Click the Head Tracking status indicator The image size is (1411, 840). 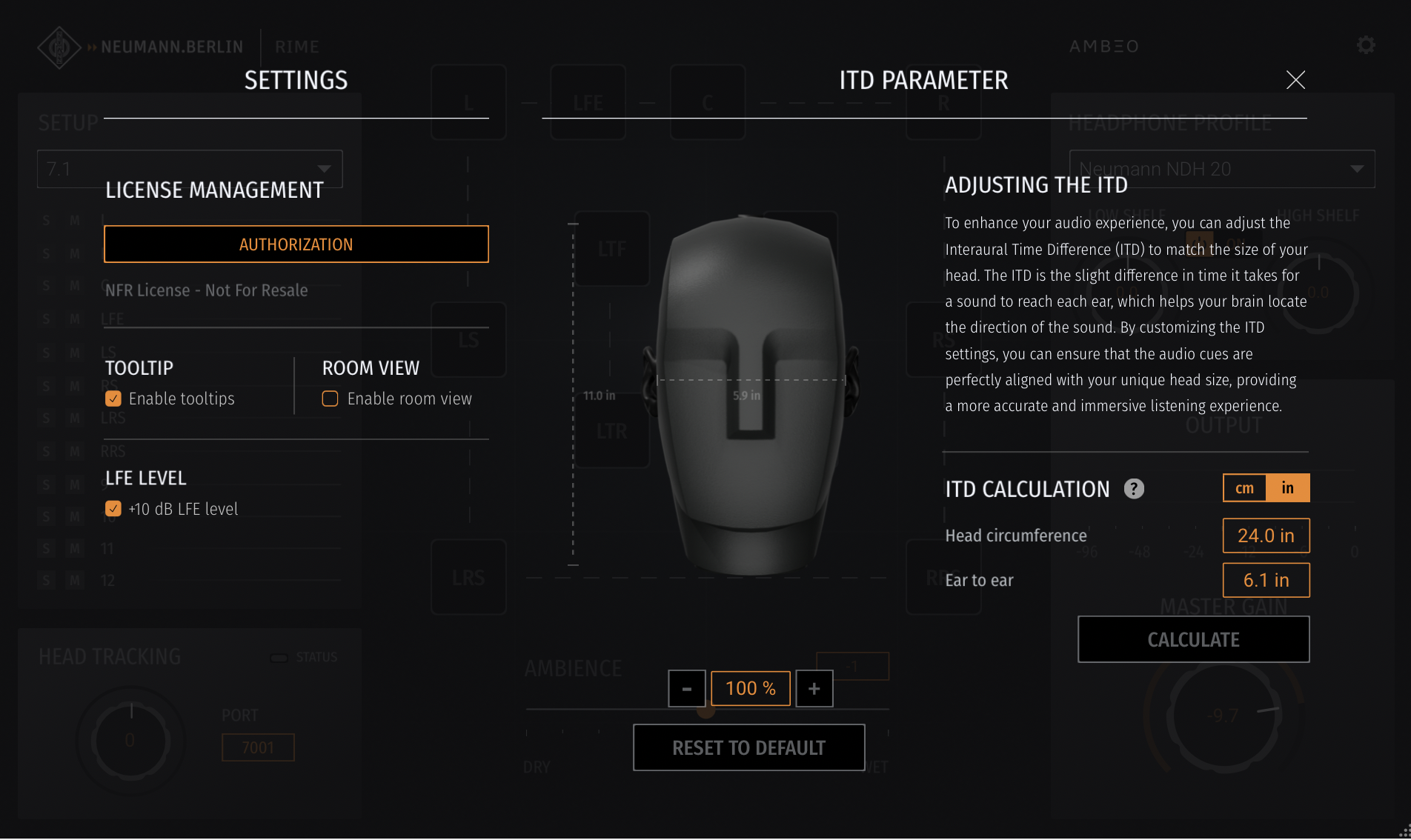pos(280,656)
